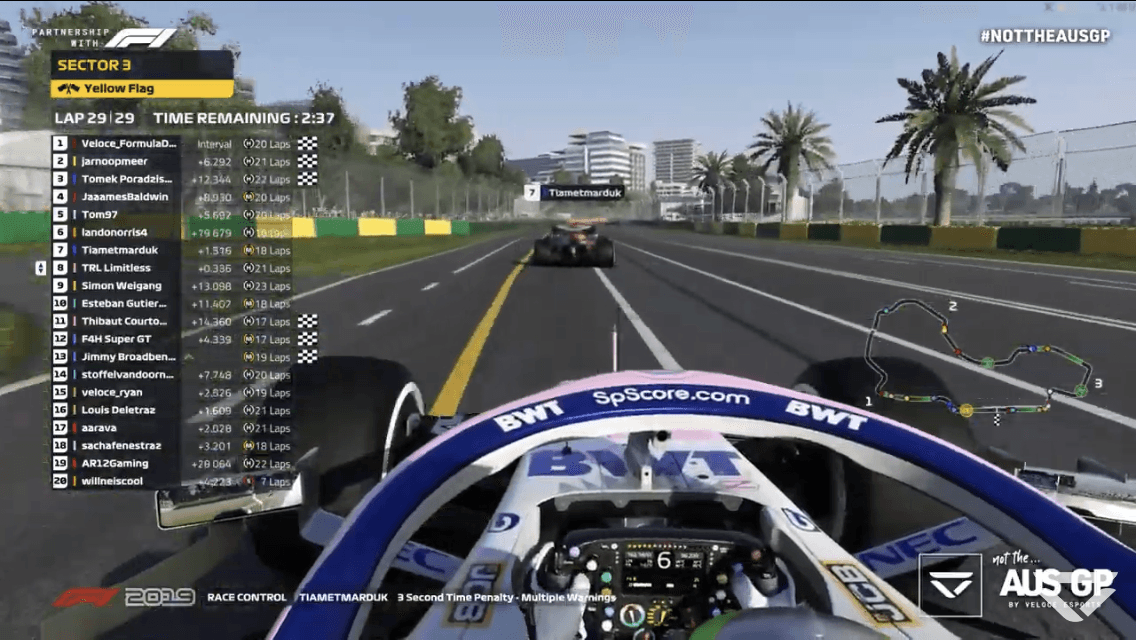The image size is (1136, 640).
Task: Select willneiscool at the bottom of standings
Action: 114,481
